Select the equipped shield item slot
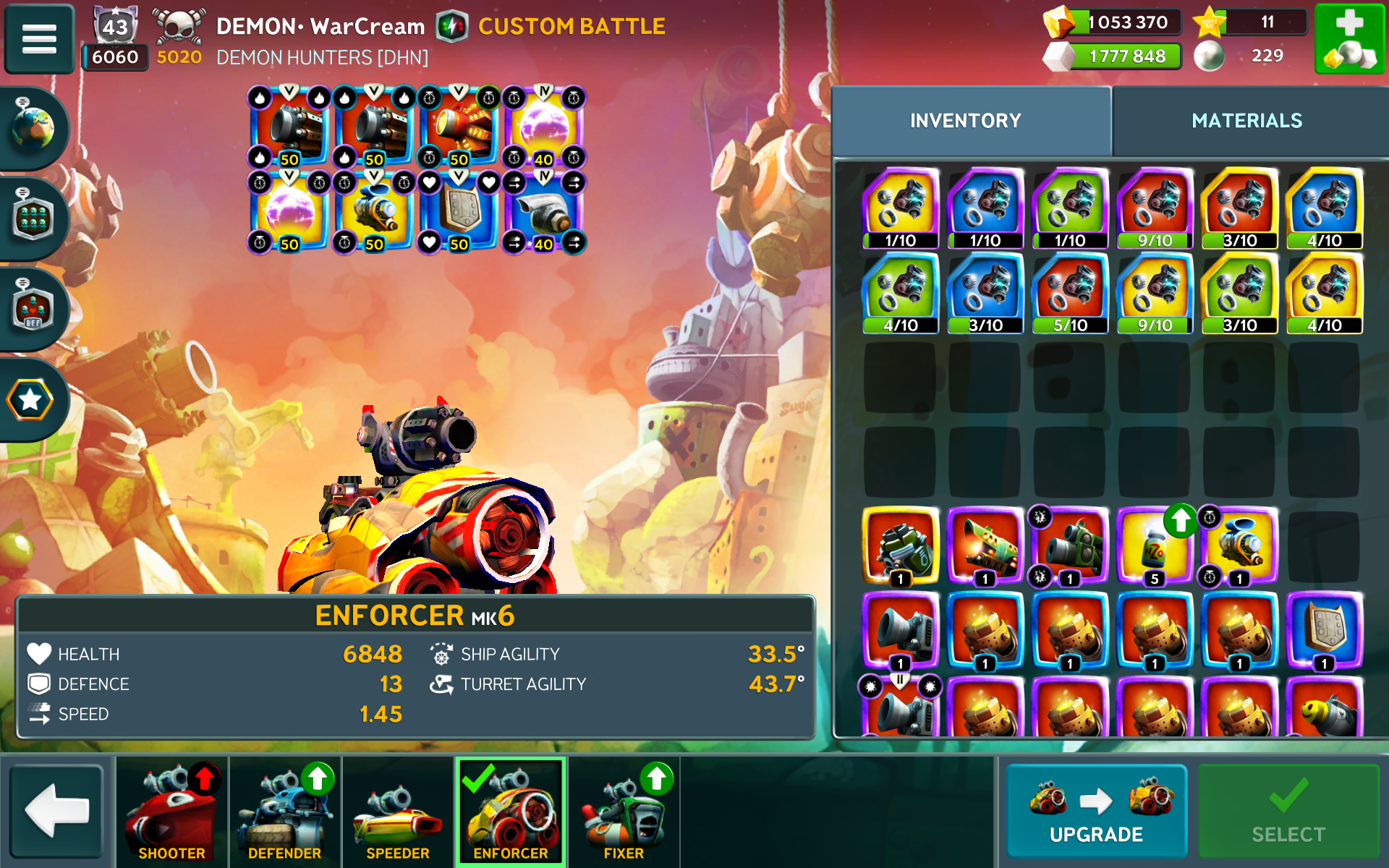1389x868 pixels. (459, 212)
